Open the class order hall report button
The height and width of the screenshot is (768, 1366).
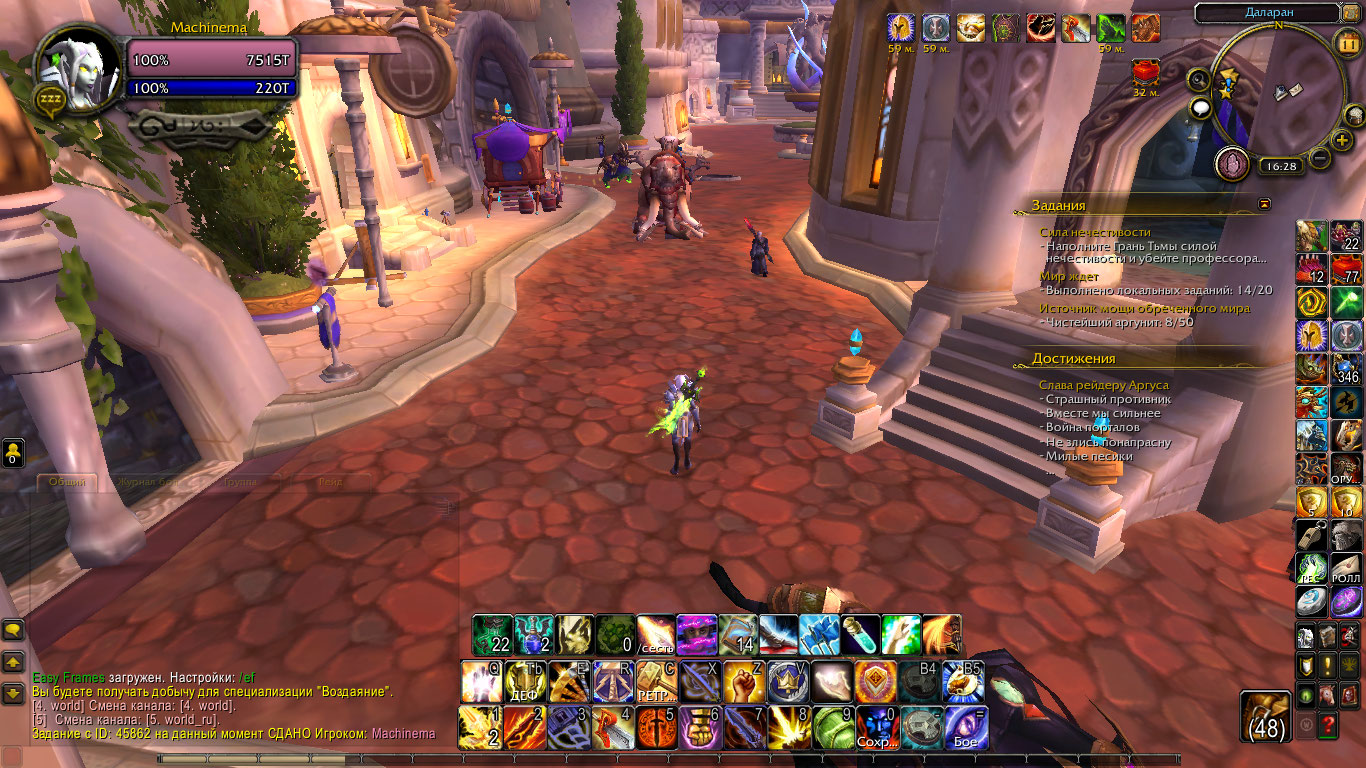1231,163
